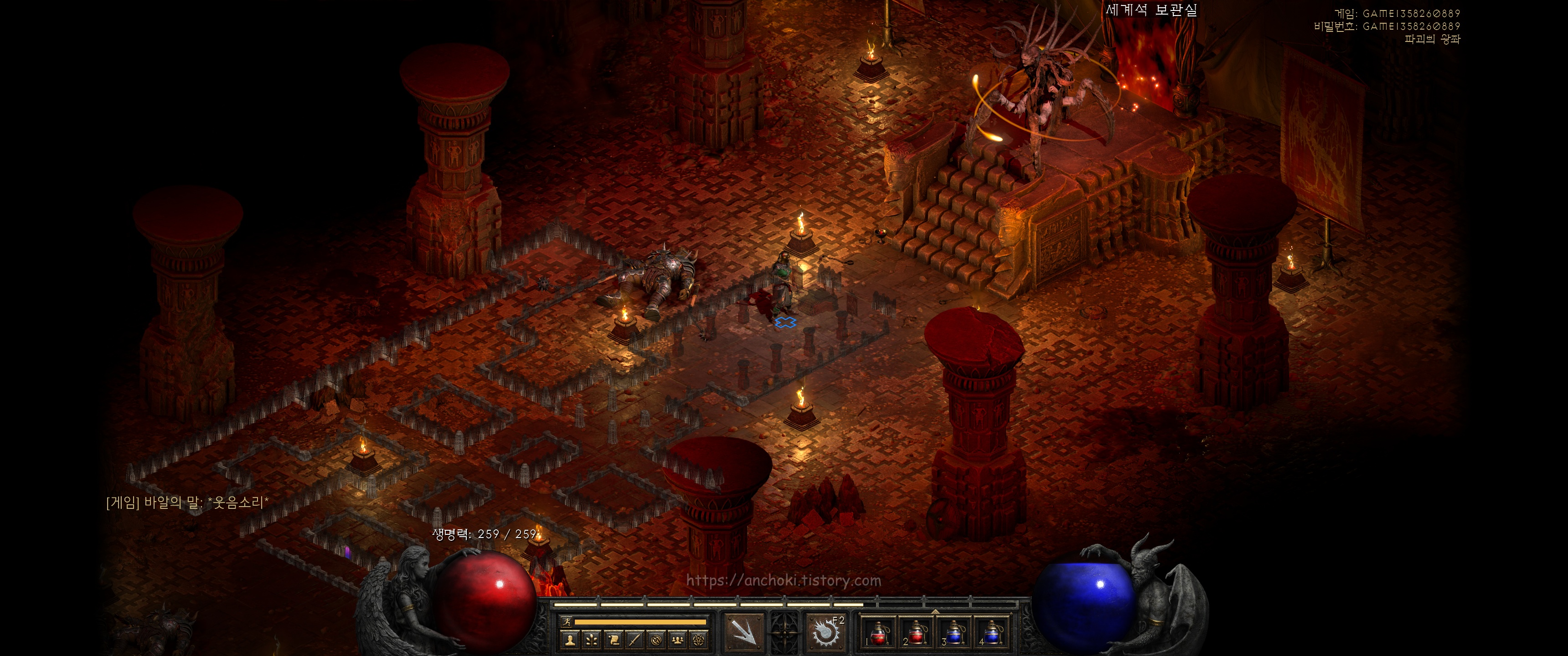Click the sword icon in the mini menu
The width and height of the screenshot is (1568, 656).
click(x=635, y=640)
